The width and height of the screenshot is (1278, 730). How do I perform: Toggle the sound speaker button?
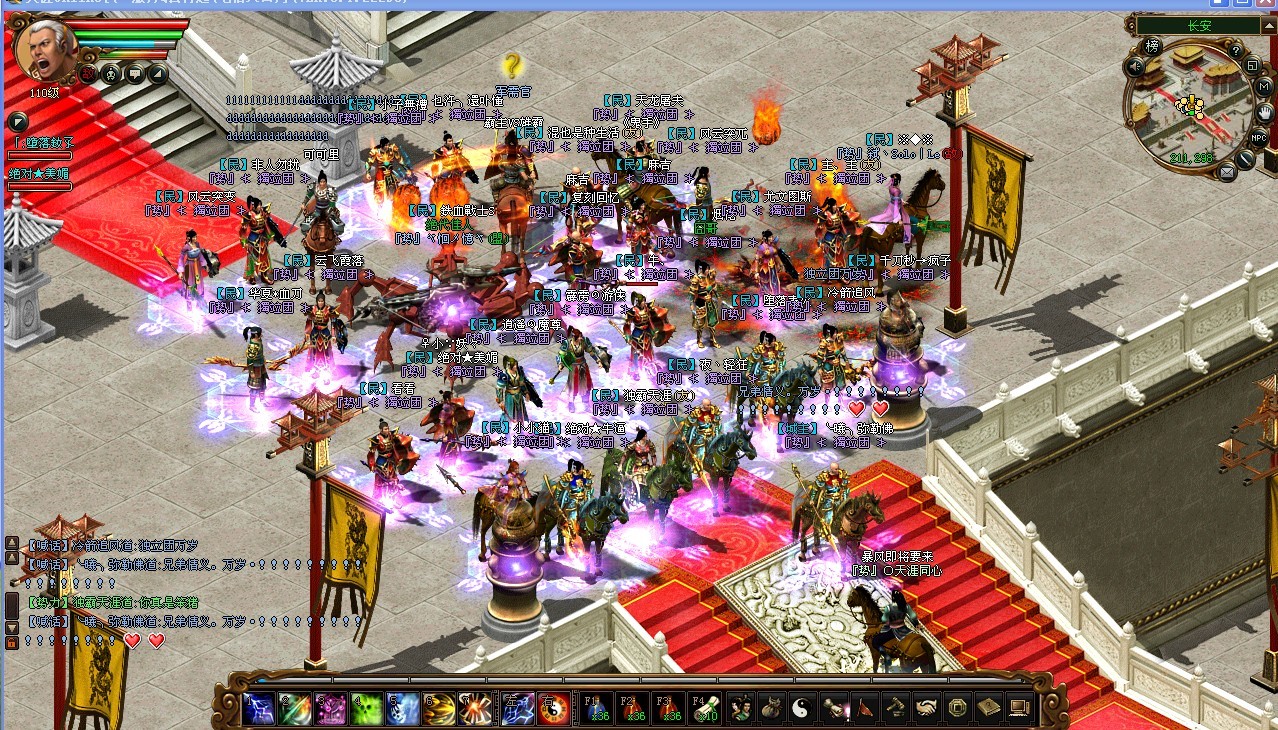pyautogui.click(x=1134, y=67)
